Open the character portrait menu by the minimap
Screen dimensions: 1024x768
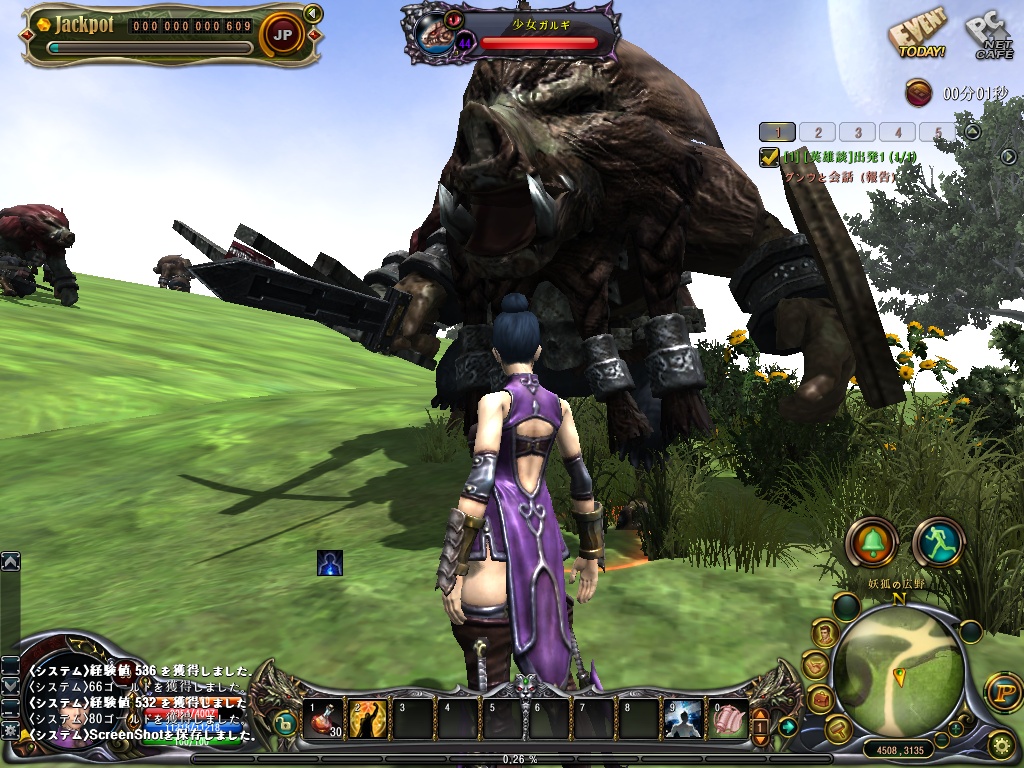pyautogui.click(x=824, y=633)
